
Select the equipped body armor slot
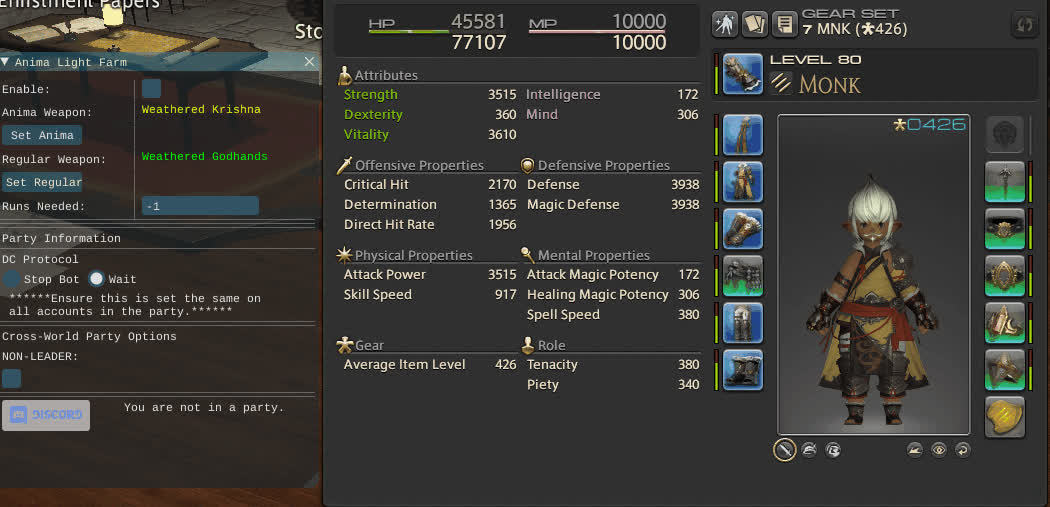pyautogui.click(x=742, y=182)
